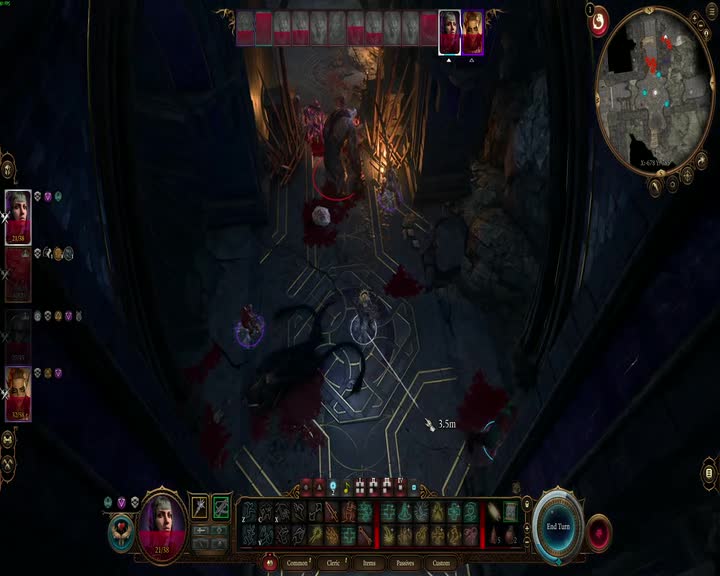Select the melee weapon set slot

(x=200, y=508)
